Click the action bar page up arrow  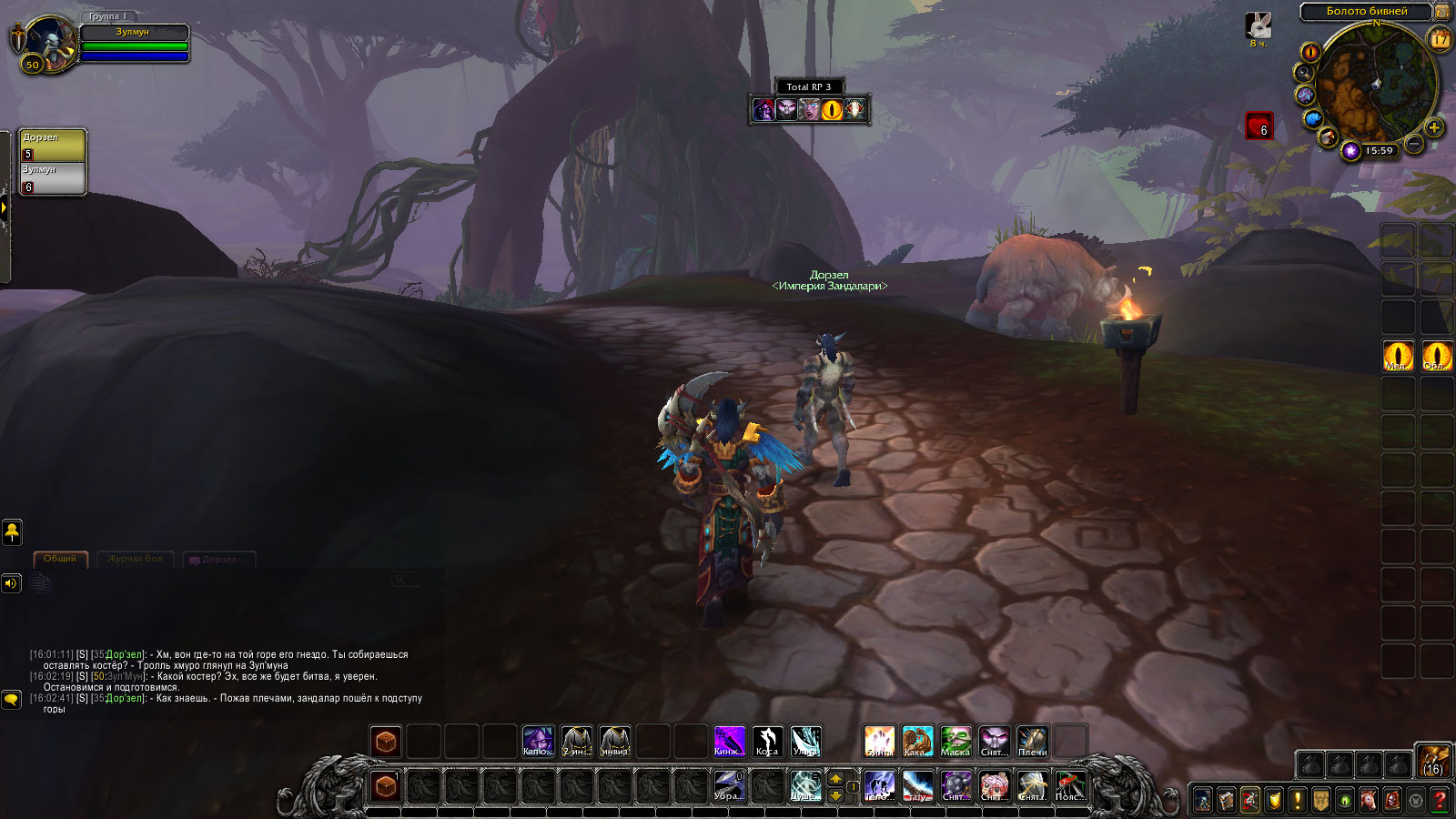[835, 779]
